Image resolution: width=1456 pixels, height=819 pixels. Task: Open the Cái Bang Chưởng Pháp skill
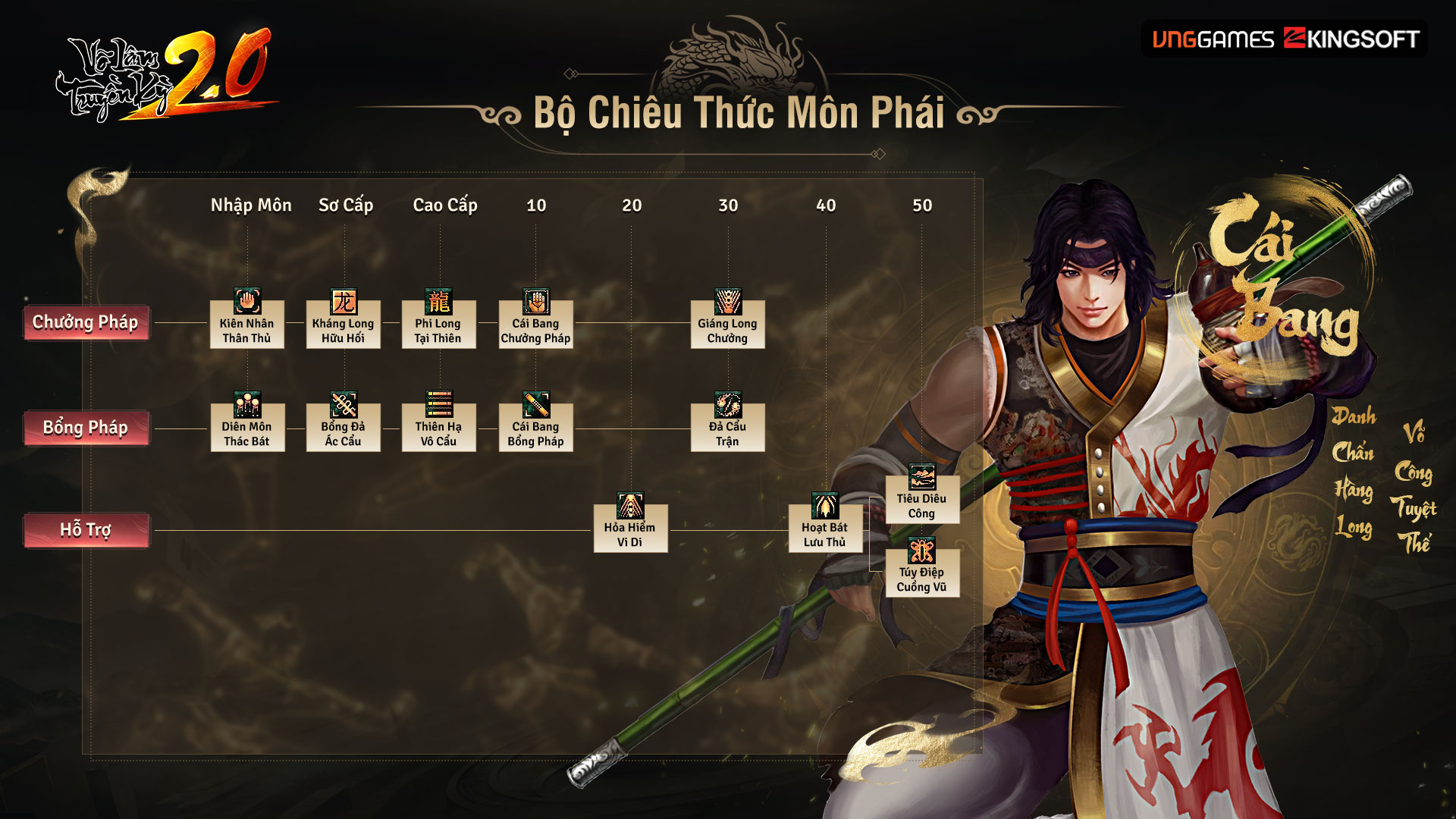[x=535, y=320]
